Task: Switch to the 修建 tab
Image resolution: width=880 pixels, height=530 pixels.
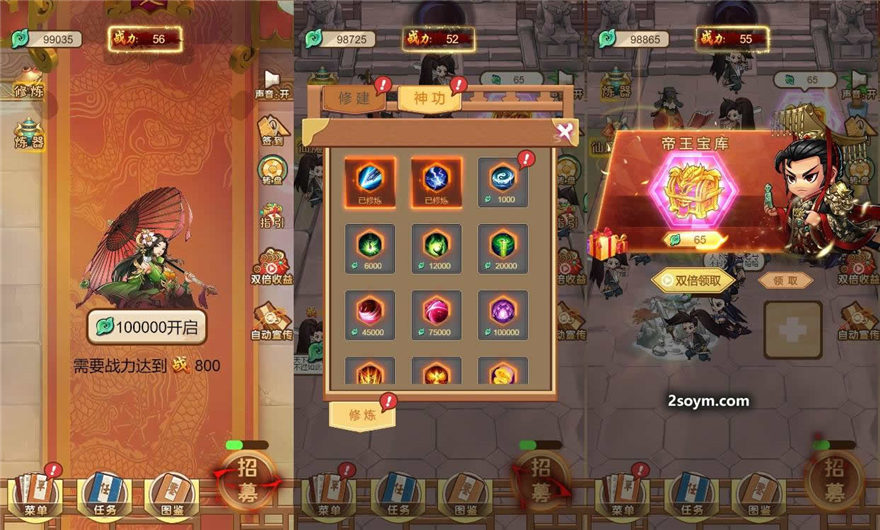Action: coord(353,100)
